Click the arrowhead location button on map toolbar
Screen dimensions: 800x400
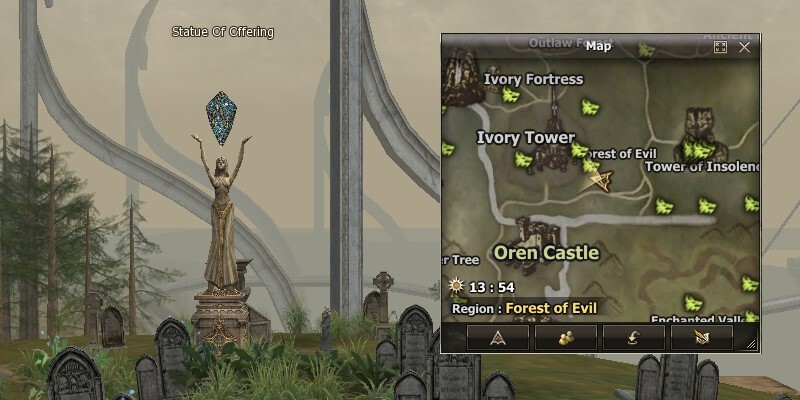point(498,338)
